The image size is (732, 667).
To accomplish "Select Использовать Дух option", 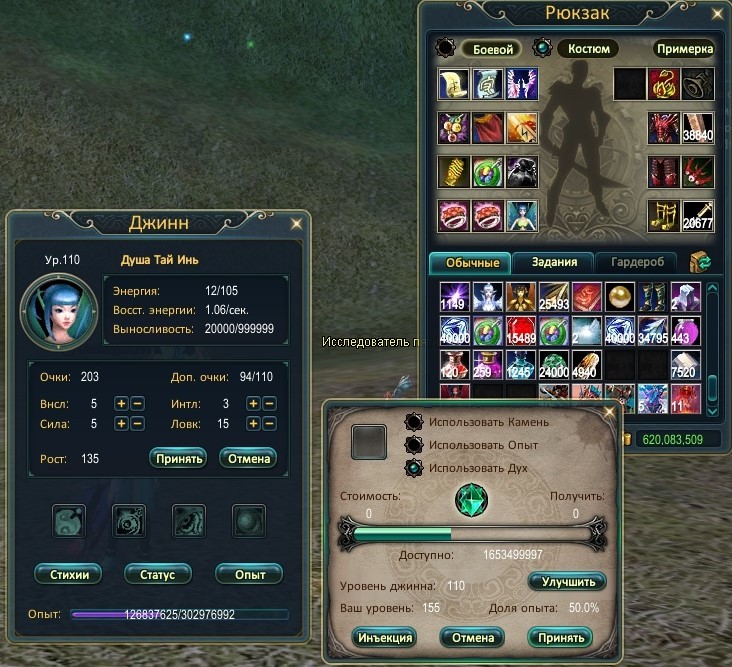I will coord(413,468).
